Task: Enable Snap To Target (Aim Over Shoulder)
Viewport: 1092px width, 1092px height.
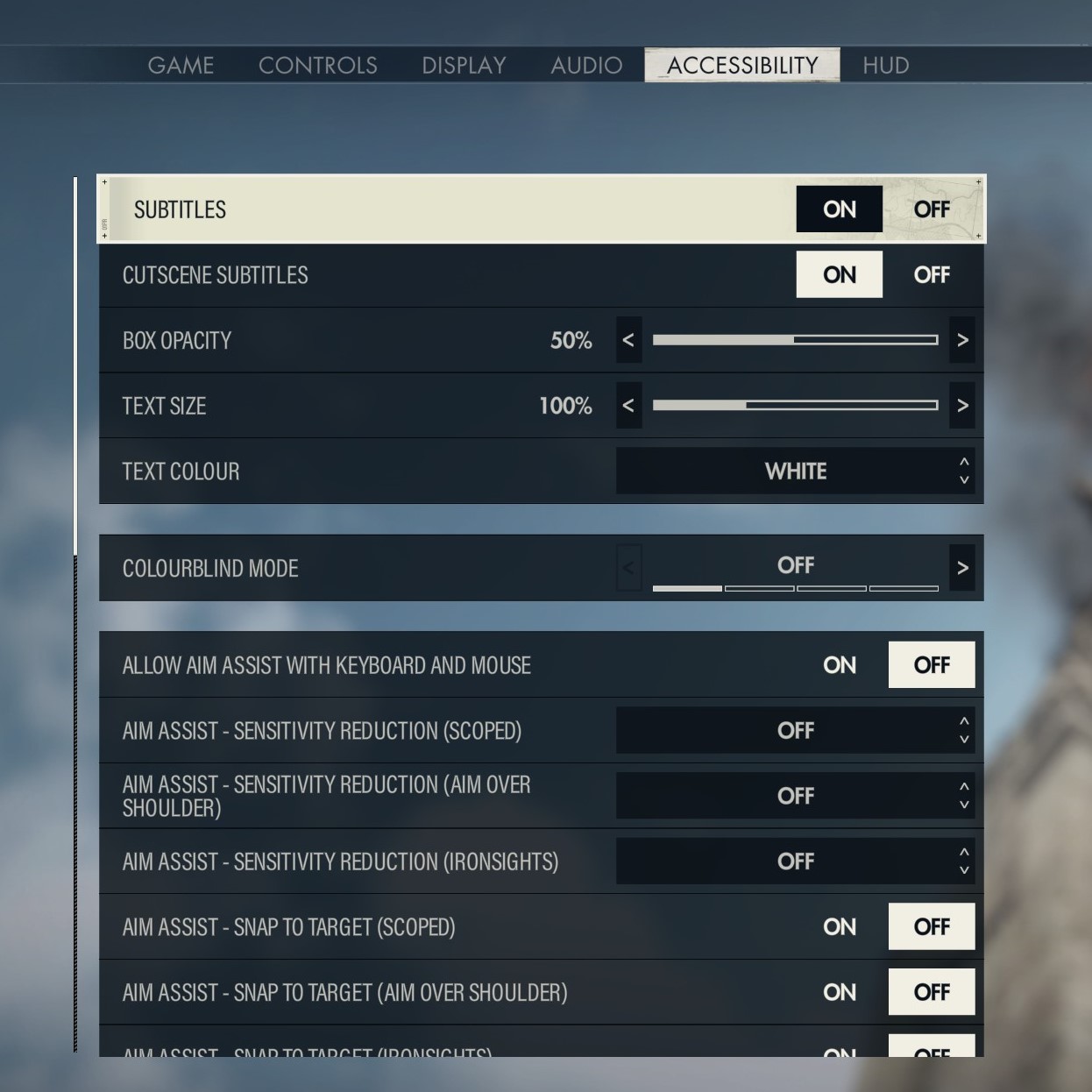Action: (839, 992)
